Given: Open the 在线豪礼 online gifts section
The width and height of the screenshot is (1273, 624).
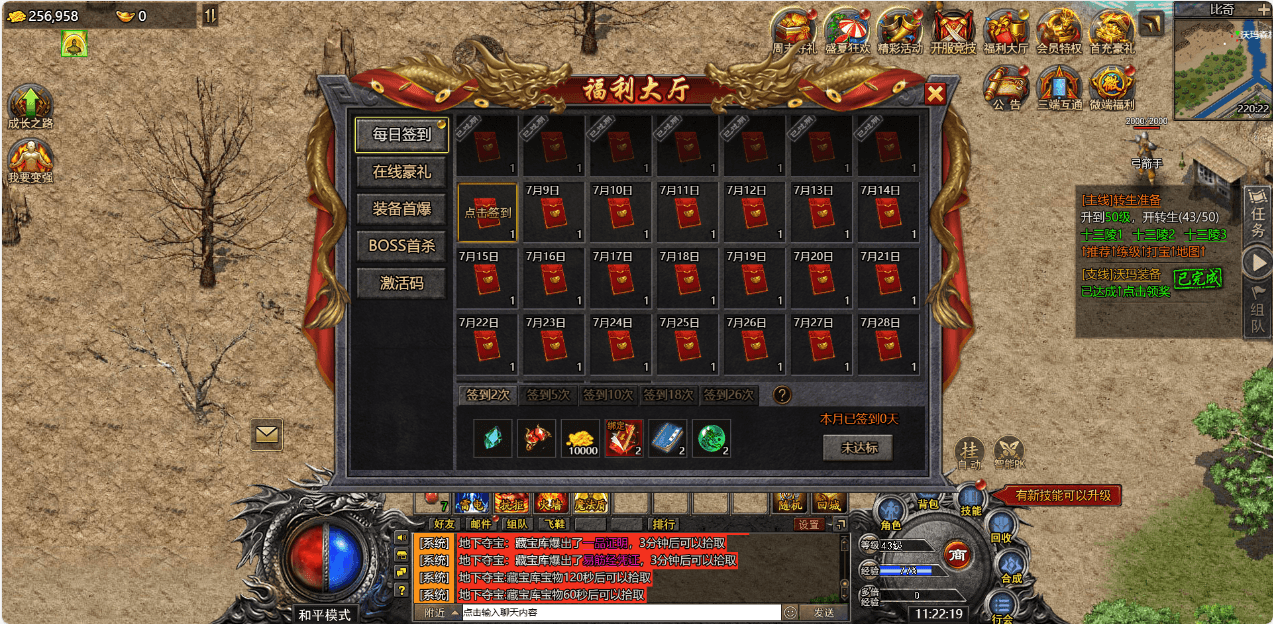Looking at the screenshot, I should 401,172.
